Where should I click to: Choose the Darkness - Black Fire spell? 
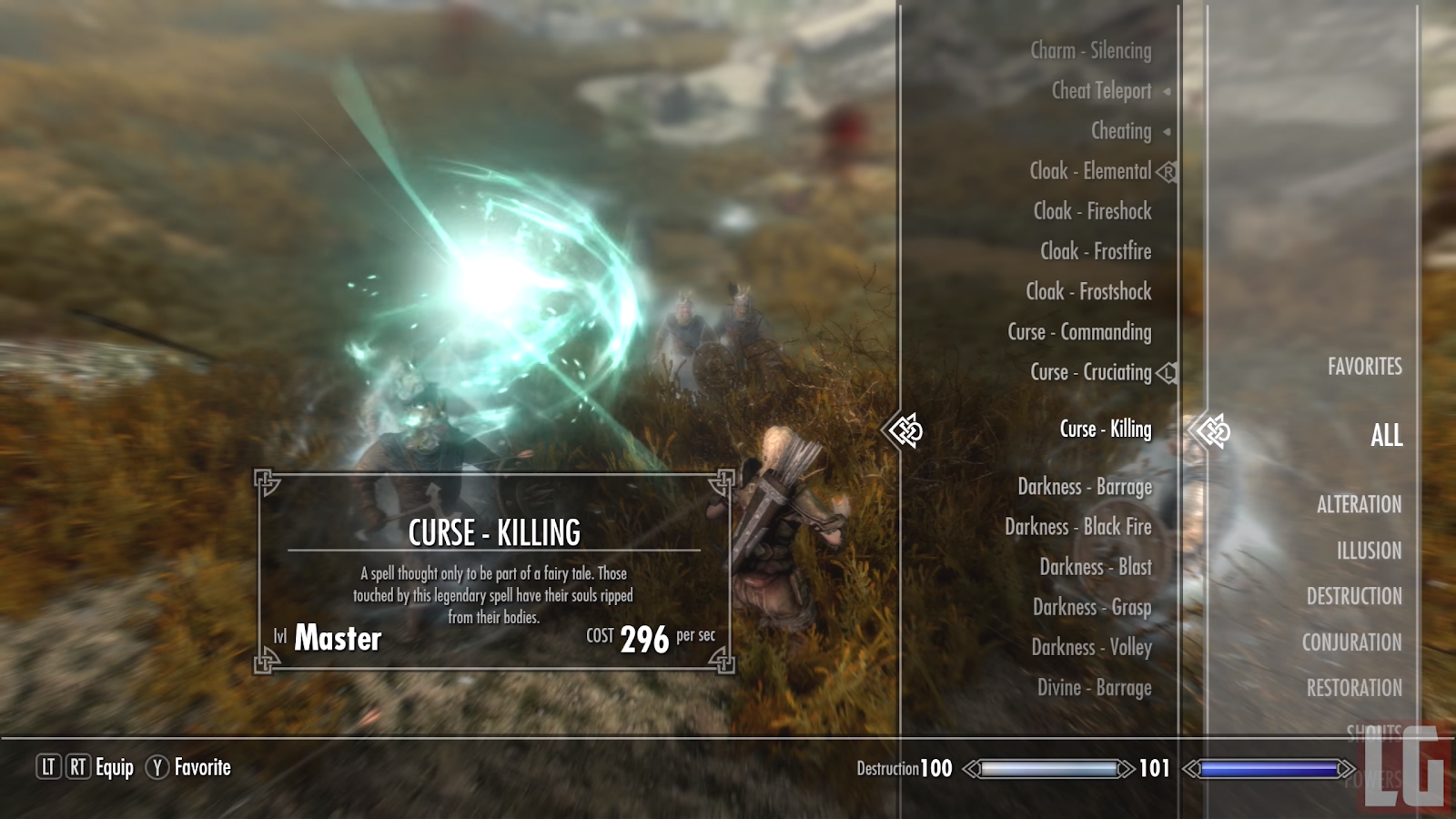(1077, 527)
